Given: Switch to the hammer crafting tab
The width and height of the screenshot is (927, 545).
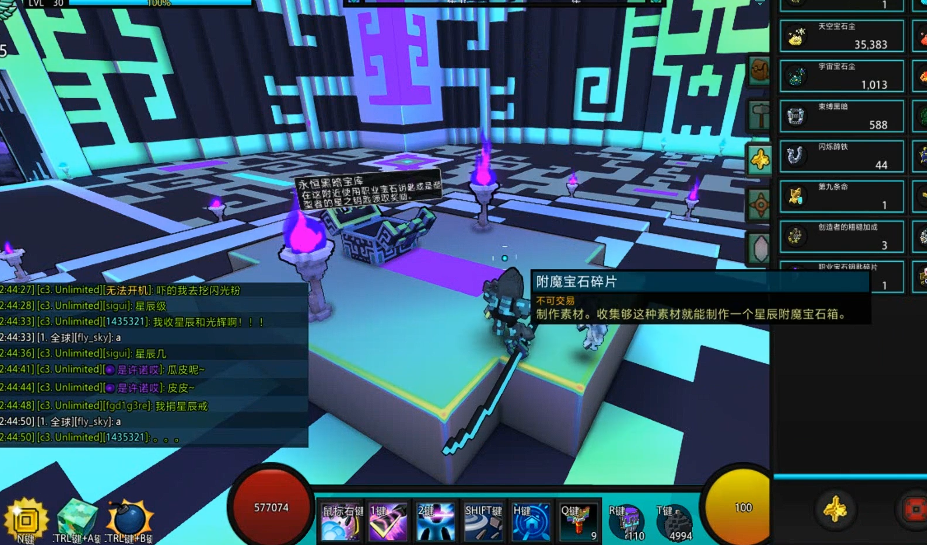Looking at the screenshot, I should click(x=759, y=114).
